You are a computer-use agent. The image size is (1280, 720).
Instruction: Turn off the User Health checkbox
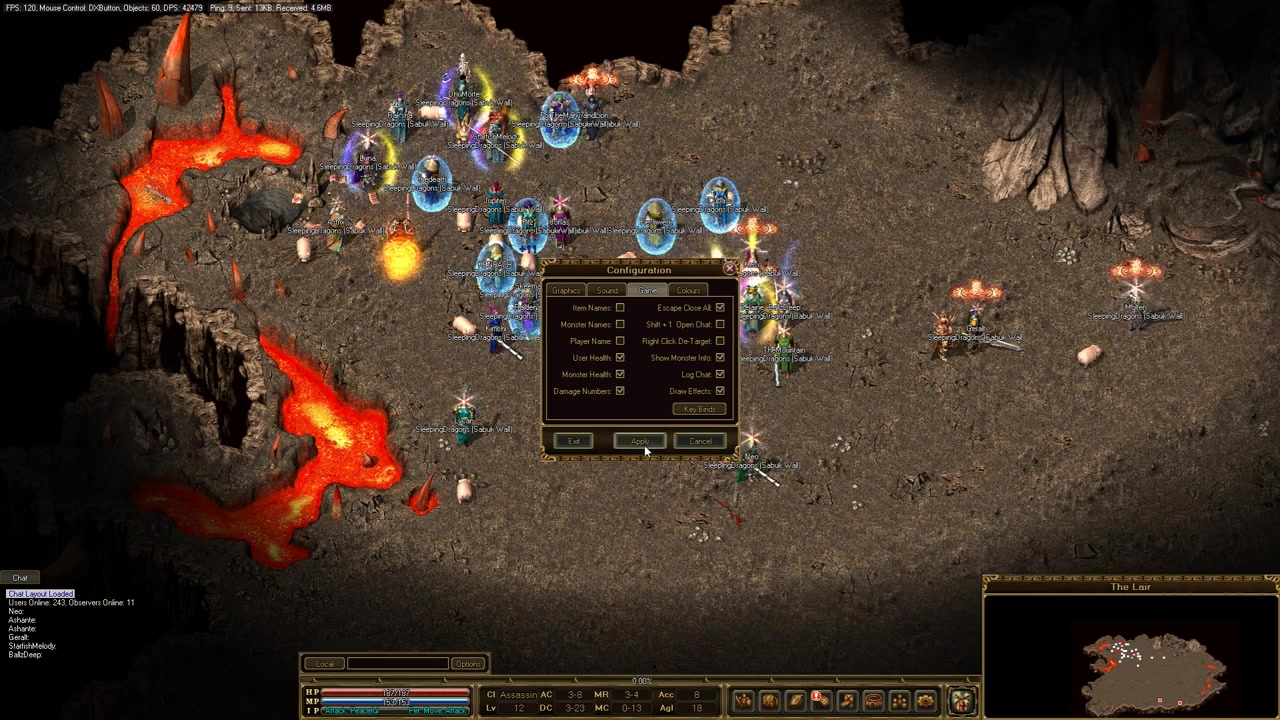pos(620,358)
